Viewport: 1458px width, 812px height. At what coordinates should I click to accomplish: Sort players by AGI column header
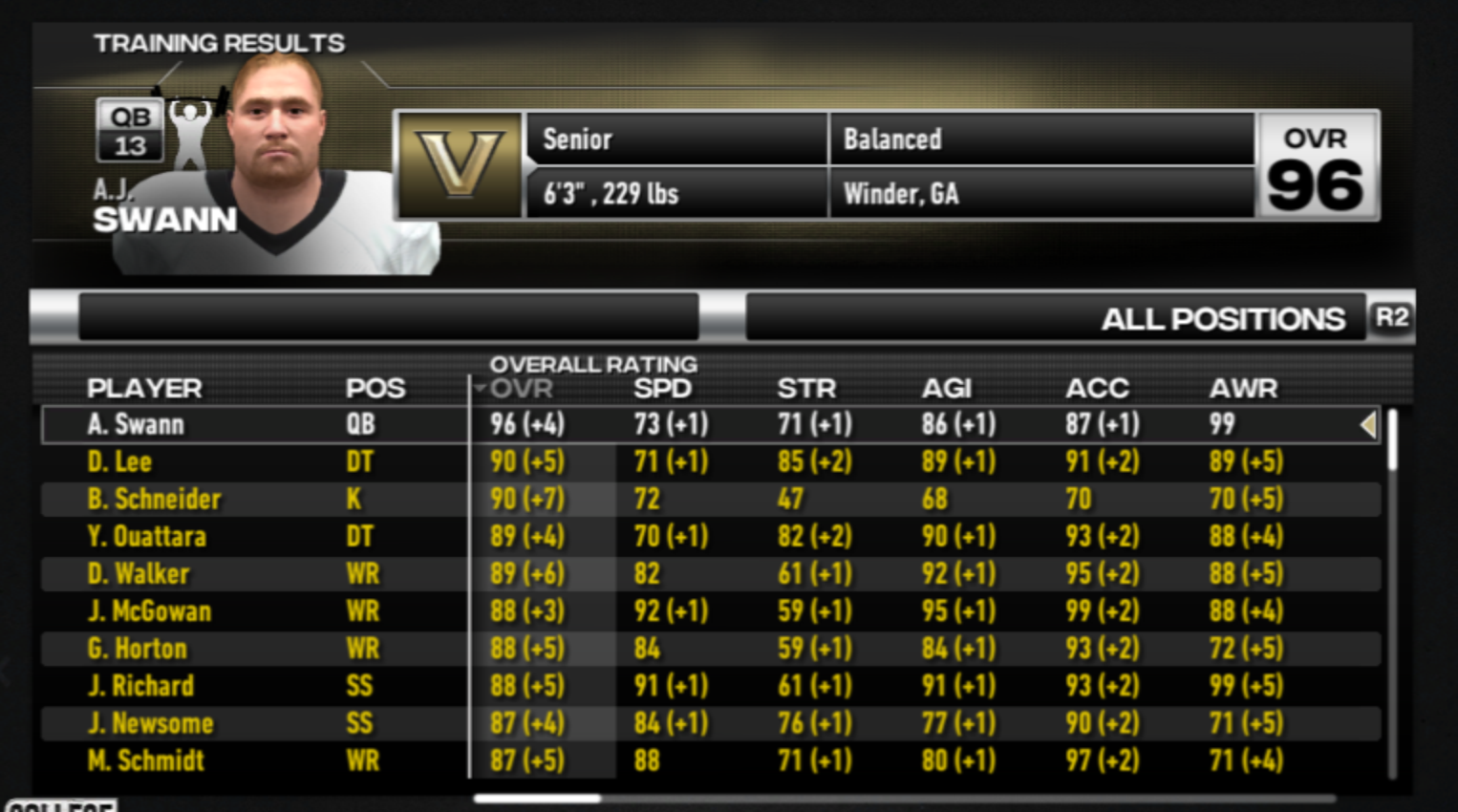point(946,389)
